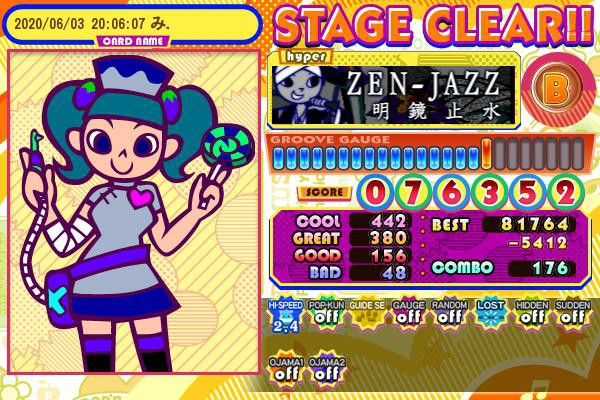Screen dimensions: 600x400
Task: Toggle the OJAMA2 option
Action: click(326, 370)
